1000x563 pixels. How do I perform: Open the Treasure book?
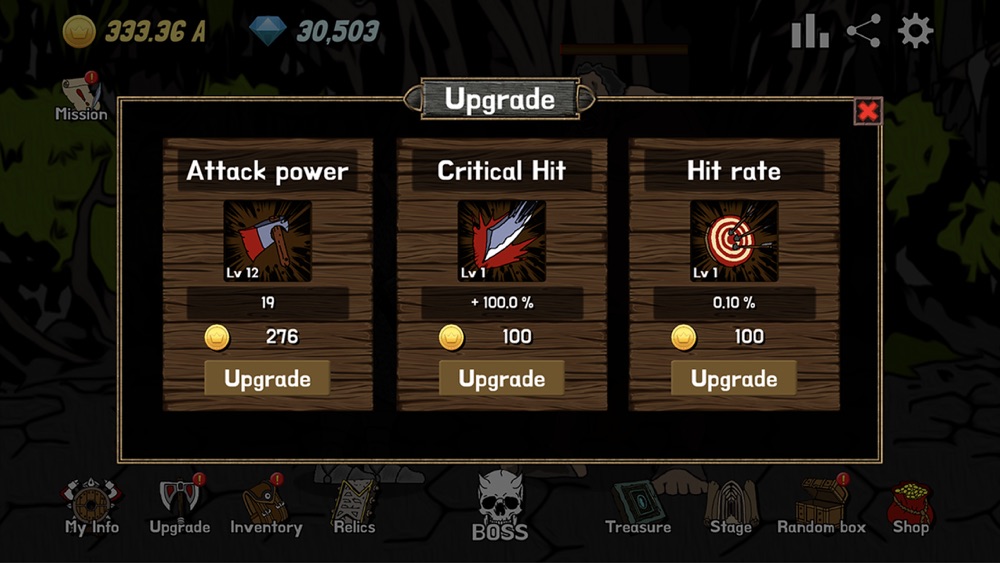[638, 507]
